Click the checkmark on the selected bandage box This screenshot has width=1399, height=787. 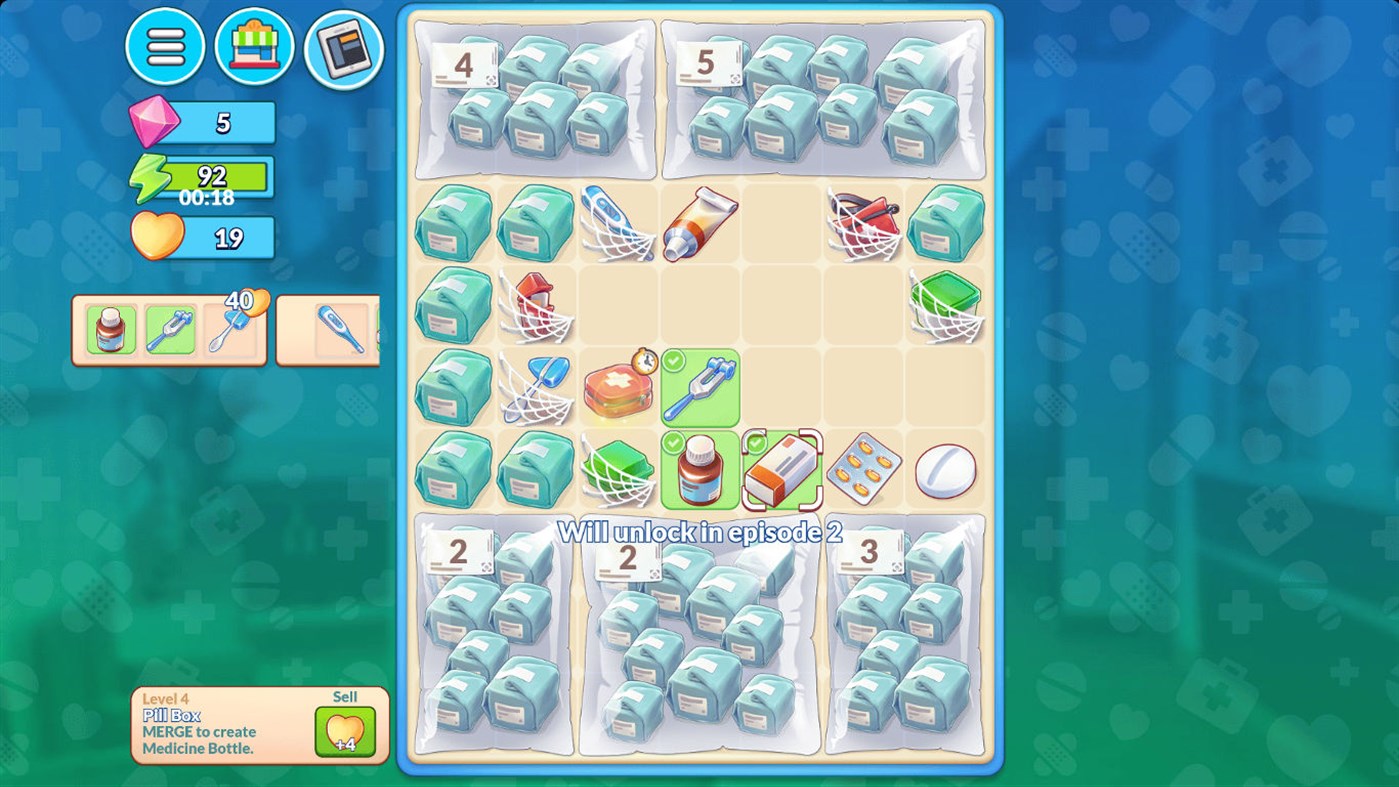coord(756,442)
